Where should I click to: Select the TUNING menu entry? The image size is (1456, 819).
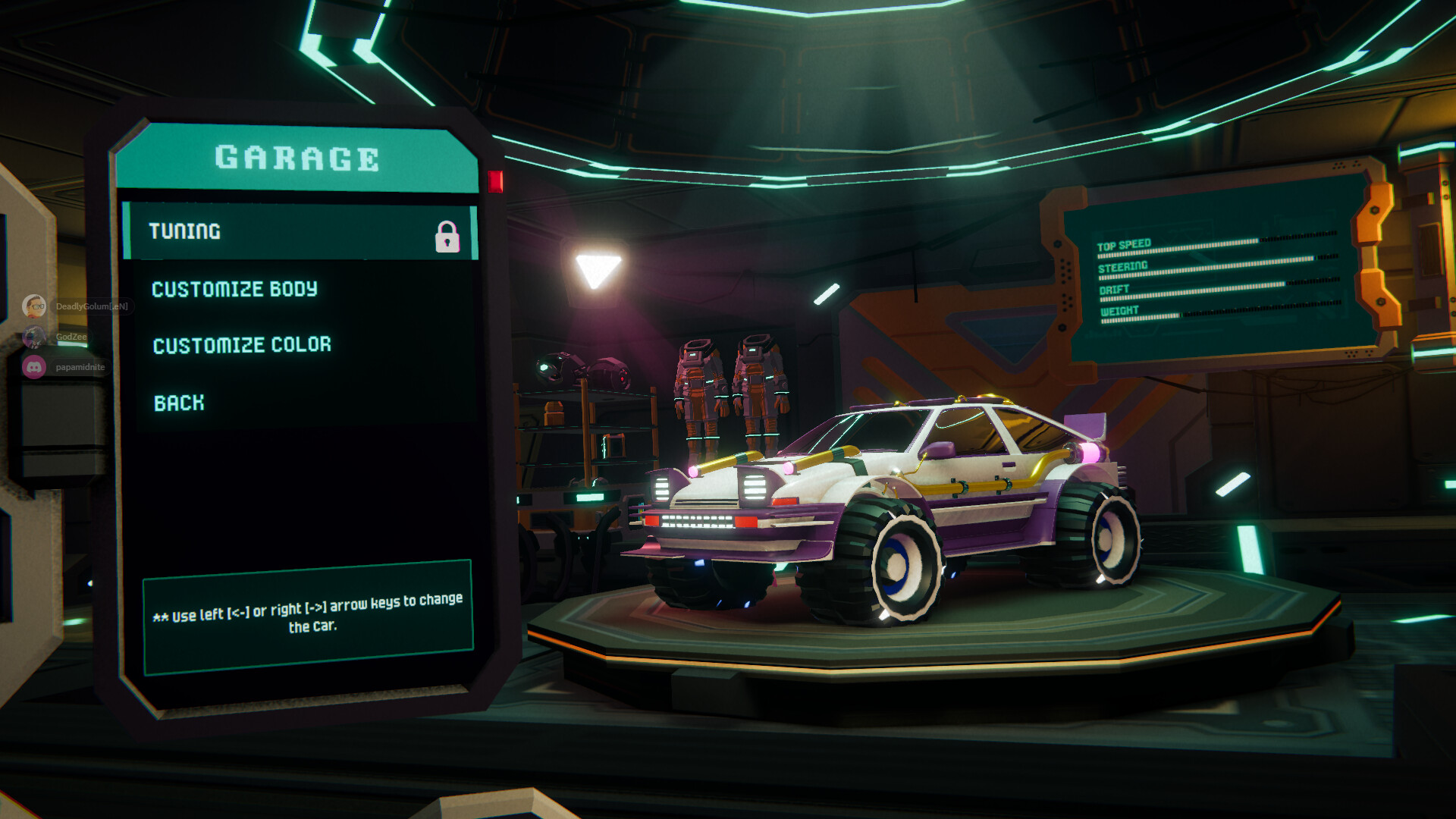(186, 231)
